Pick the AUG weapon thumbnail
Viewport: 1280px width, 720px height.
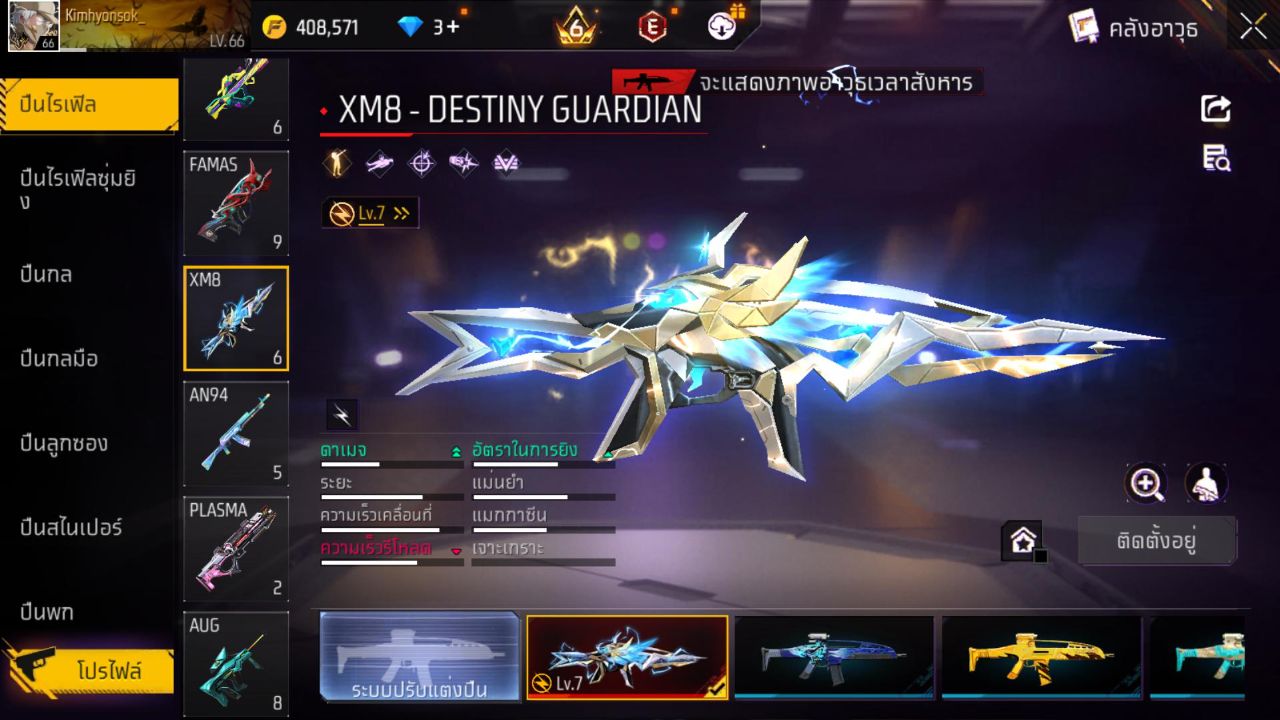coord(236,663)
